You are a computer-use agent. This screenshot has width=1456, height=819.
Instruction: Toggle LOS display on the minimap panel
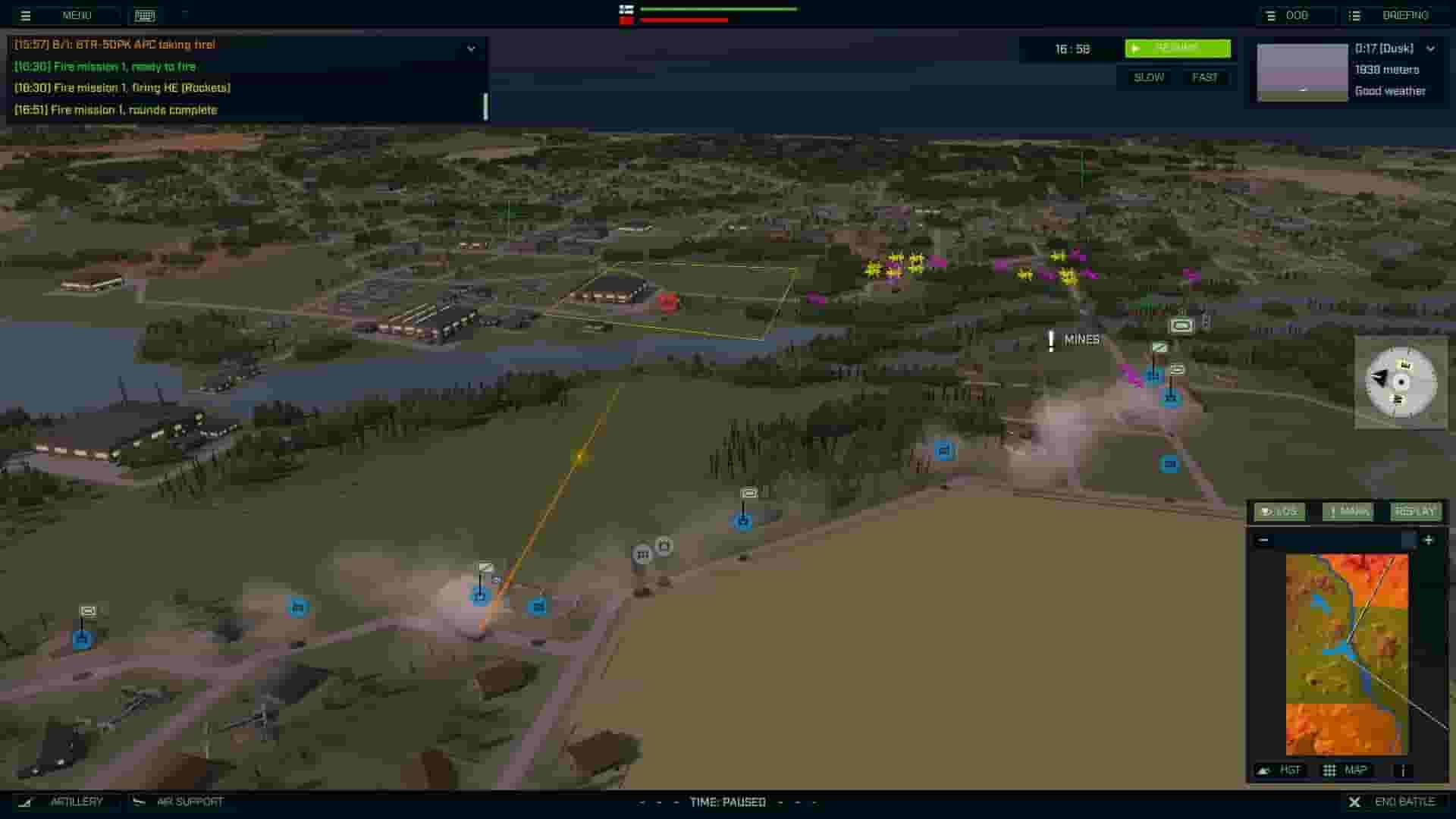(1279, 512)
